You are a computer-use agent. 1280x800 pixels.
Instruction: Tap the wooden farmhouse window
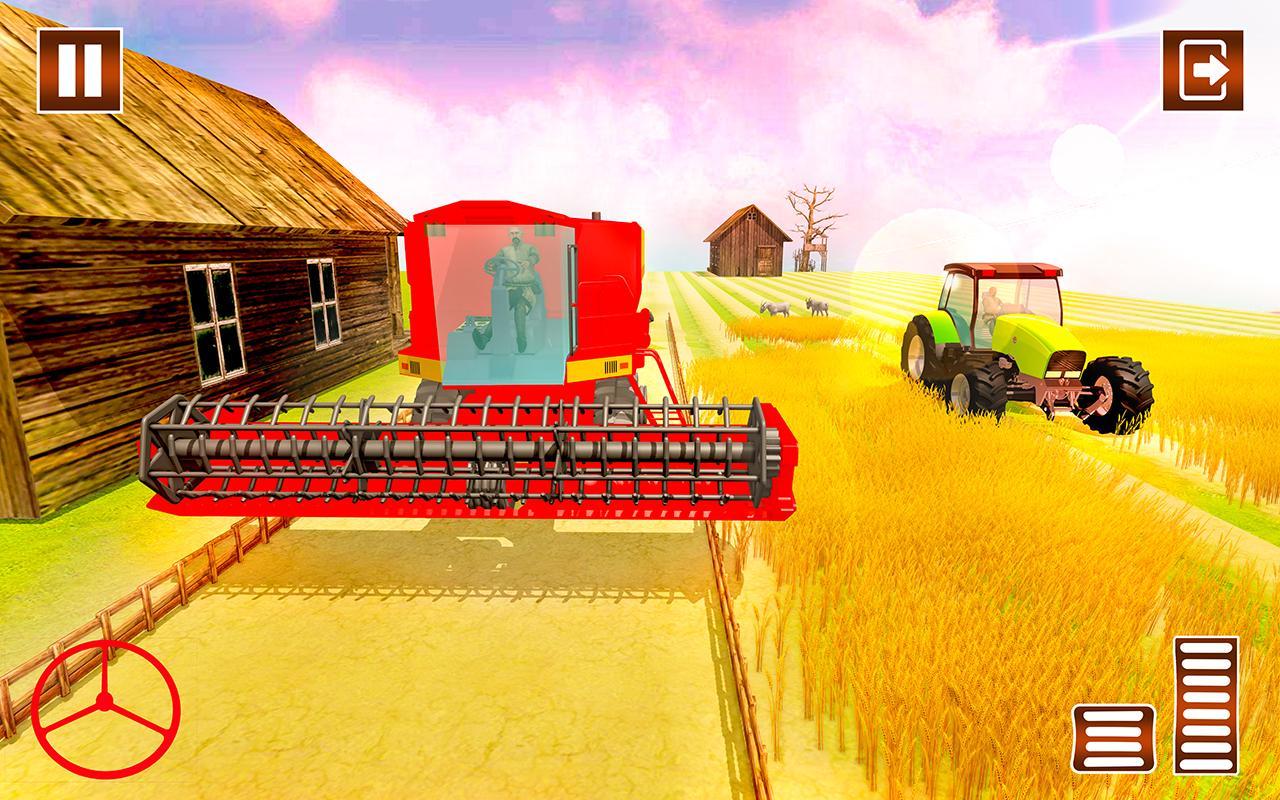213,320
